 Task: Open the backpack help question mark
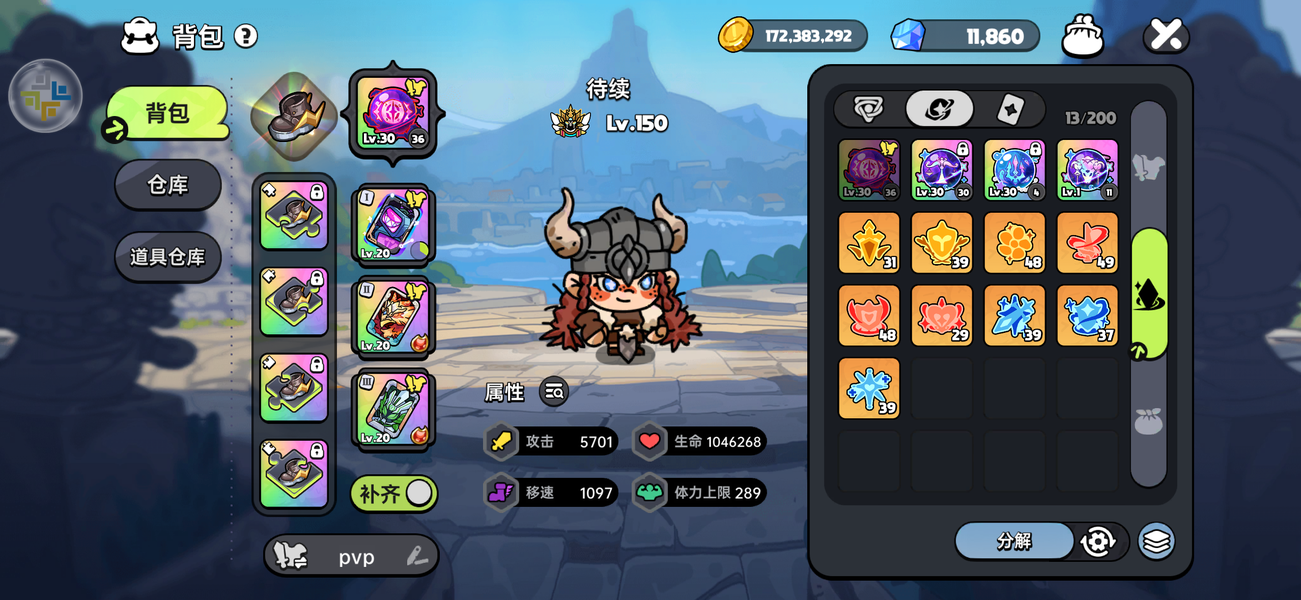coord(246,37)
